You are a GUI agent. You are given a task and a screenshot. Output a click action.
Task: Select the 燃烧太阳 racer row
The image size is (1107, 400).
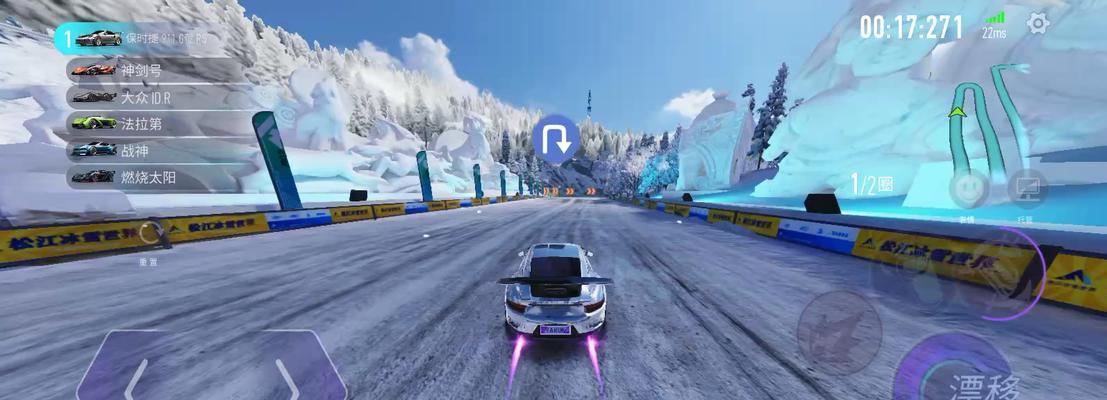(155, 176)
